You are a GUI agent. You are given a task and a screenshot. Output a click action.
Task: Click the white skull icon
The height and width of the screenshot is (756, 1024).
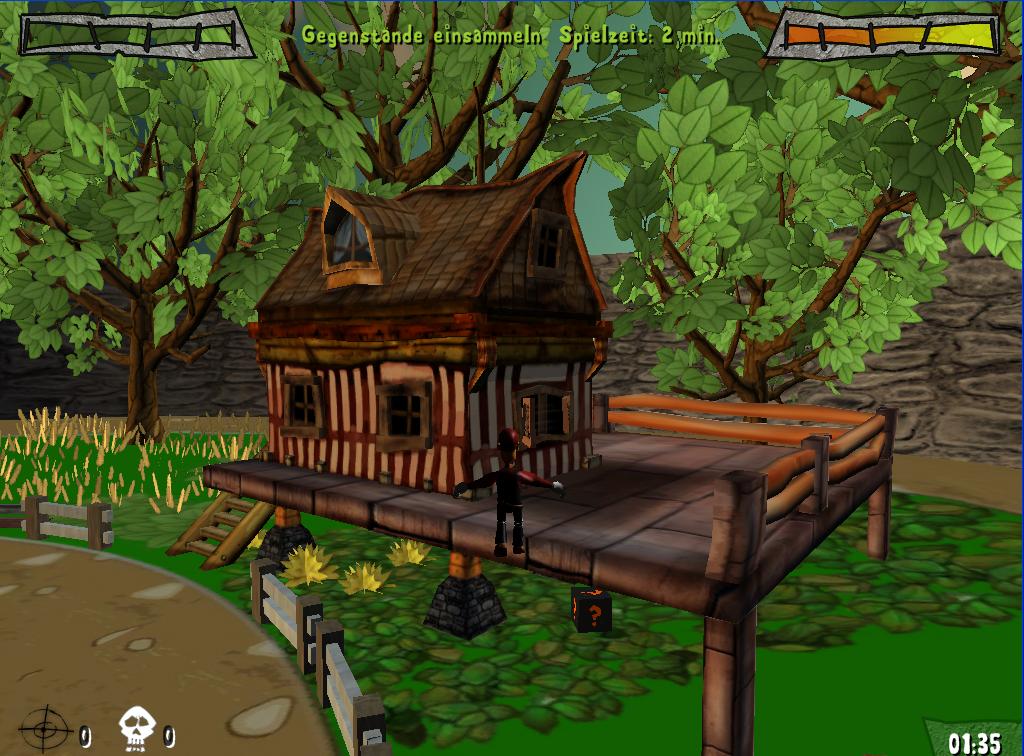pyautogui.click(x=136, y=728)
